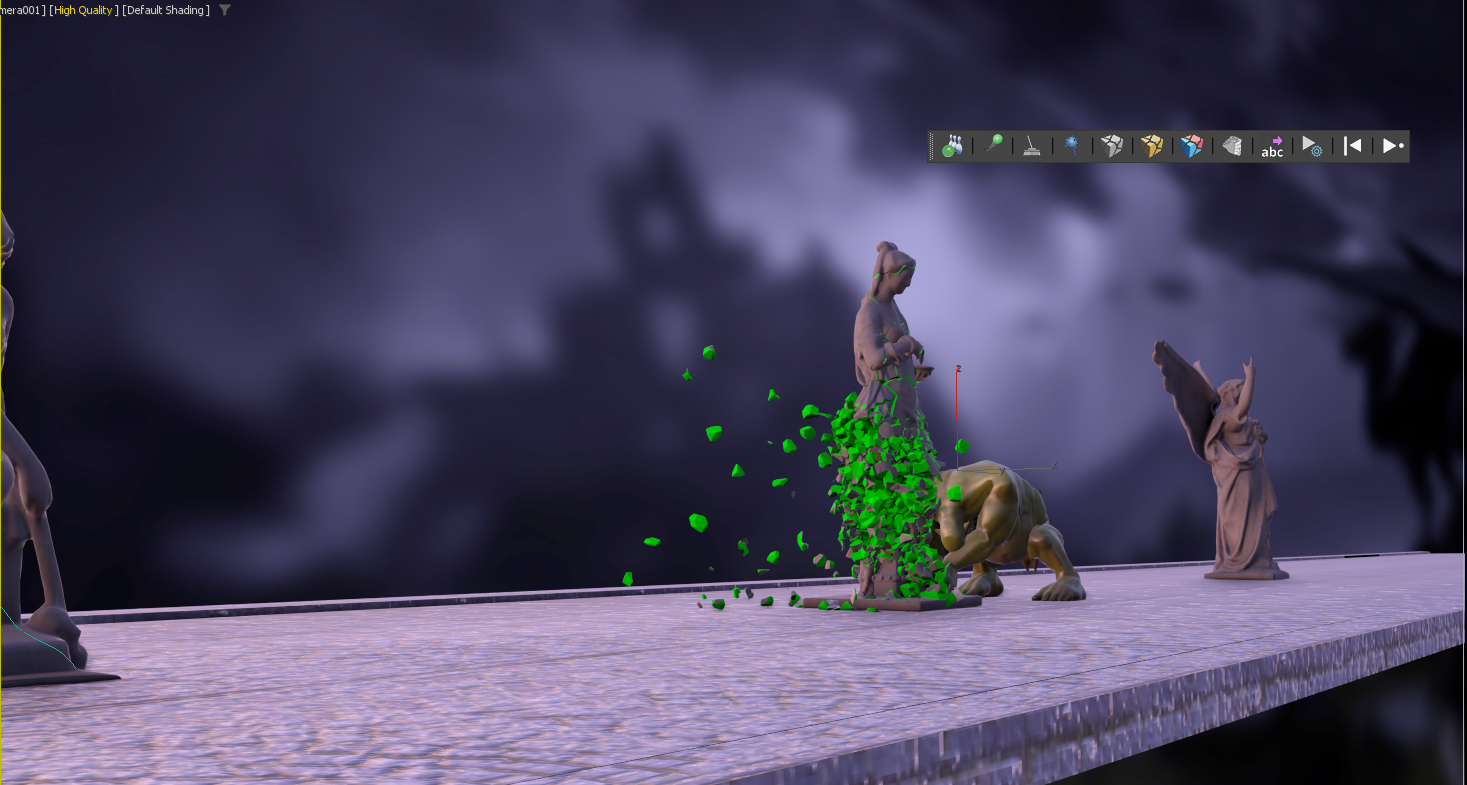Click the play with gear icon
The image size is (1467, 785).
pos(1312,146)
